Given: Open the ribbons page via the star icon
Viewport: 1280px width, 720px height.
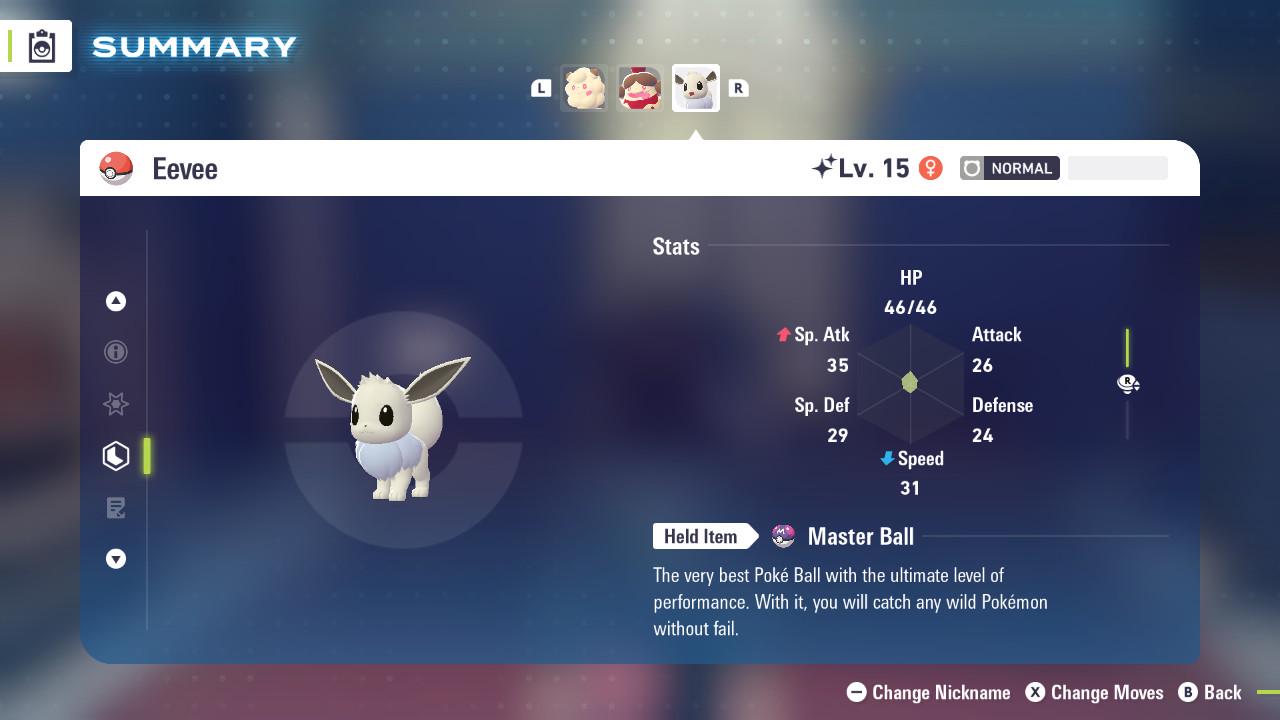Looking at the screenshot, I should (116, 404).
